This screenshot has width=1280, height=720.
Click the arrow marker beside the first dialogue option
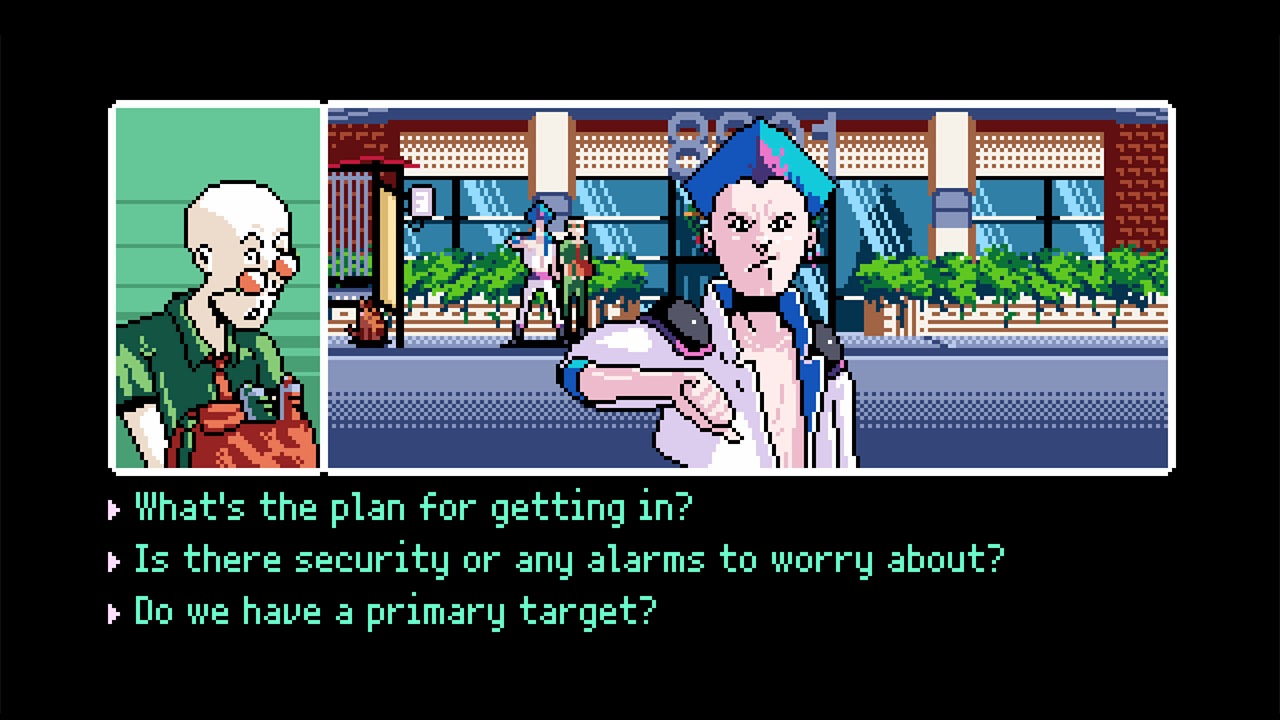pos(113,508)
